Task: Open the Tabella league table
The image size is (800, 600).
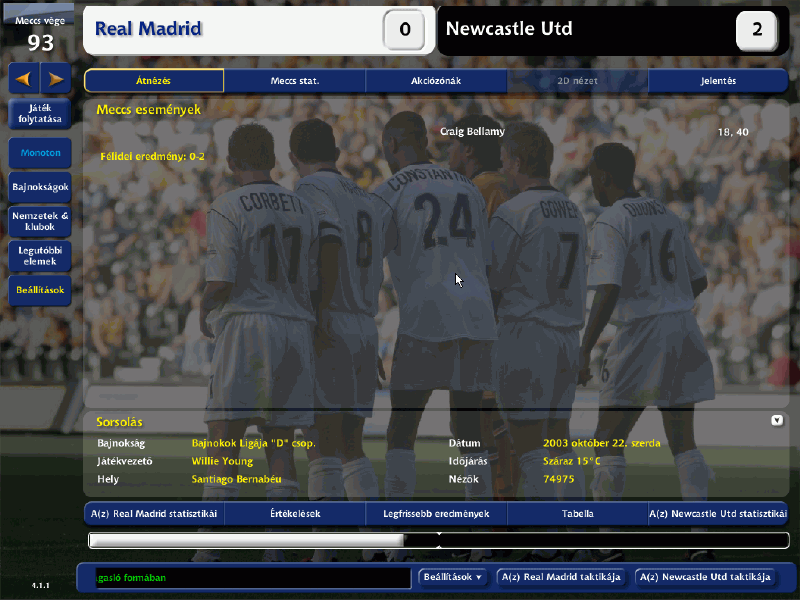Action: pos(577,514)
